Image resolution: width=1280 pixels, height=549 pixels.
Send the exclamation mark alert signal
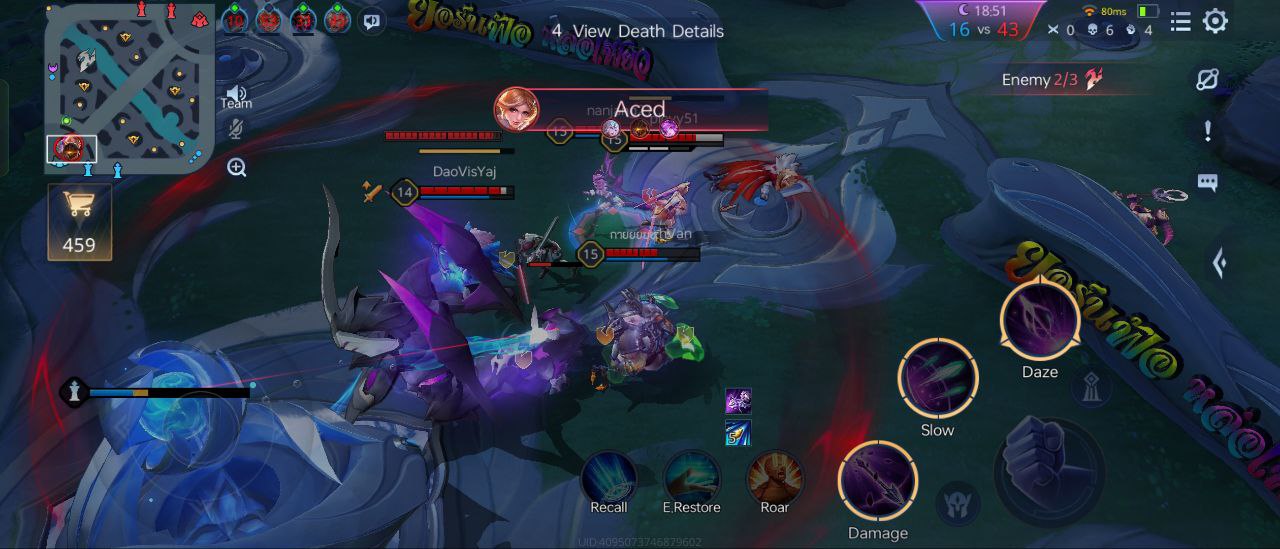tap(1207, 131)
